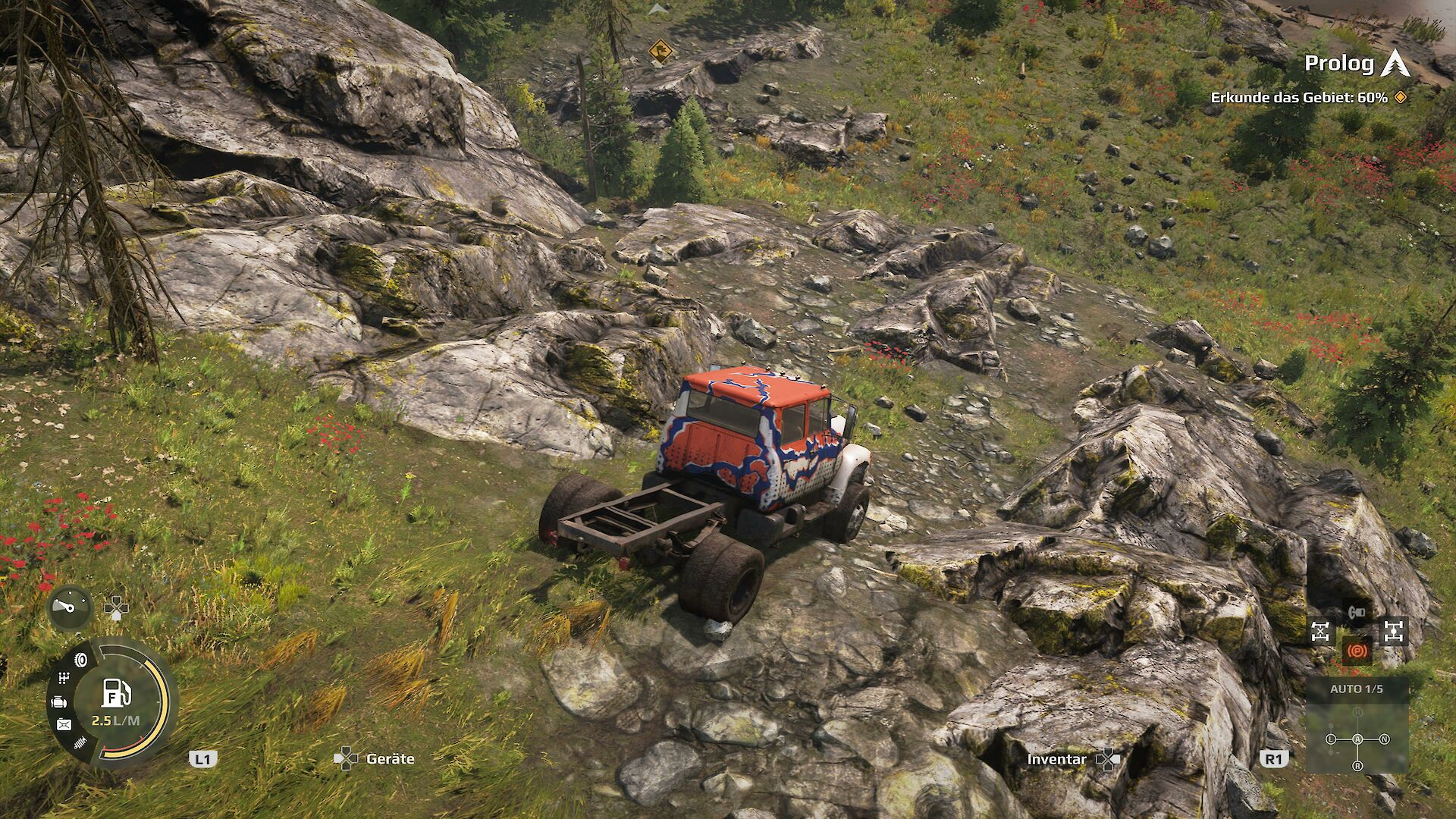
Task: Select automatic A on the gear diagram
Action: click(x=1357, y=739)
